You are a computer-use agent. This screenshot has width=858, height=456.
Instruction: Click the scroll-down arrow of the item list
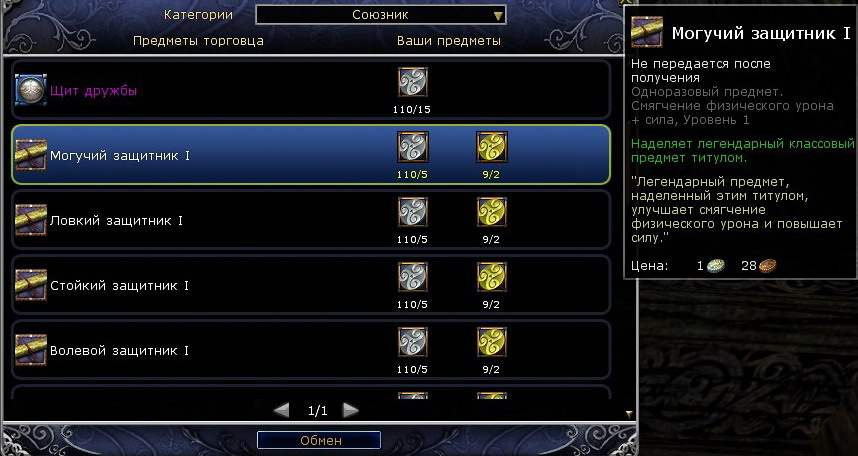(628, 412)
